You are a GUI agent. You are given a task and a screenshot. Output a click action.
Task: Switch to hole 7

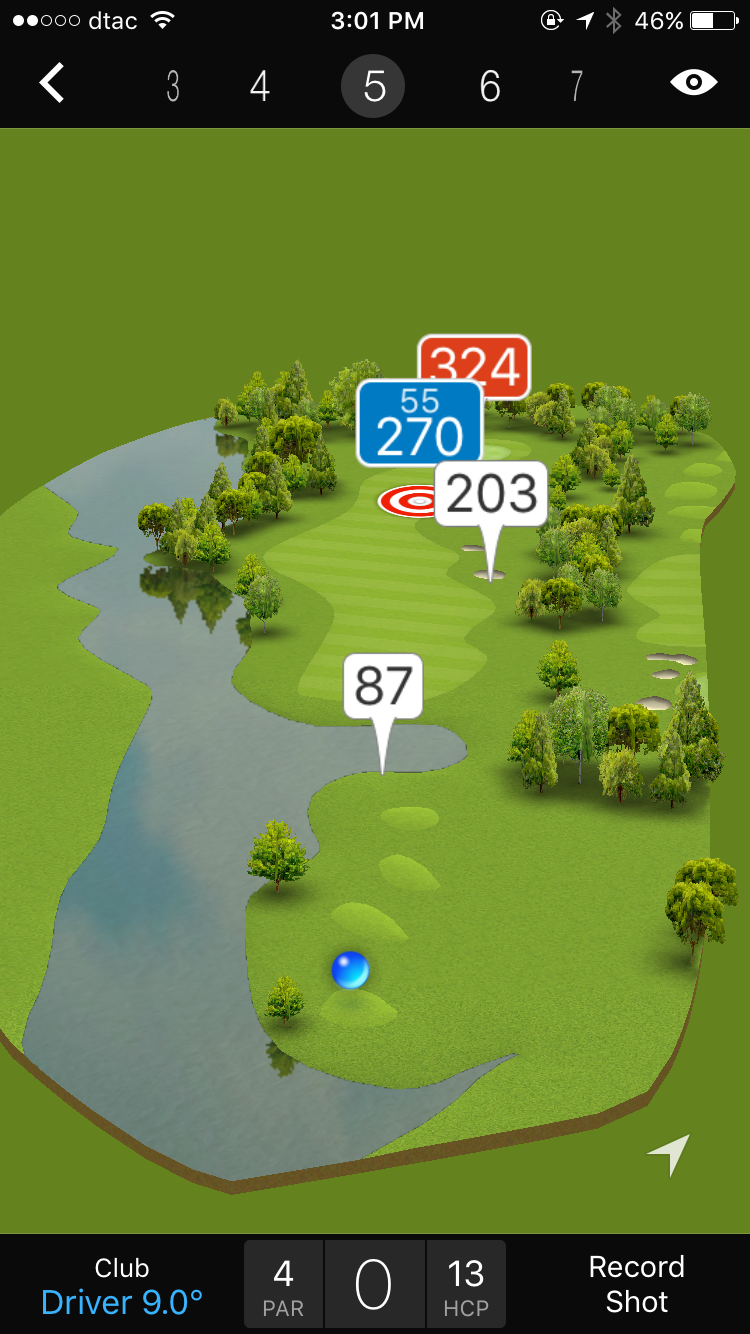576,87
